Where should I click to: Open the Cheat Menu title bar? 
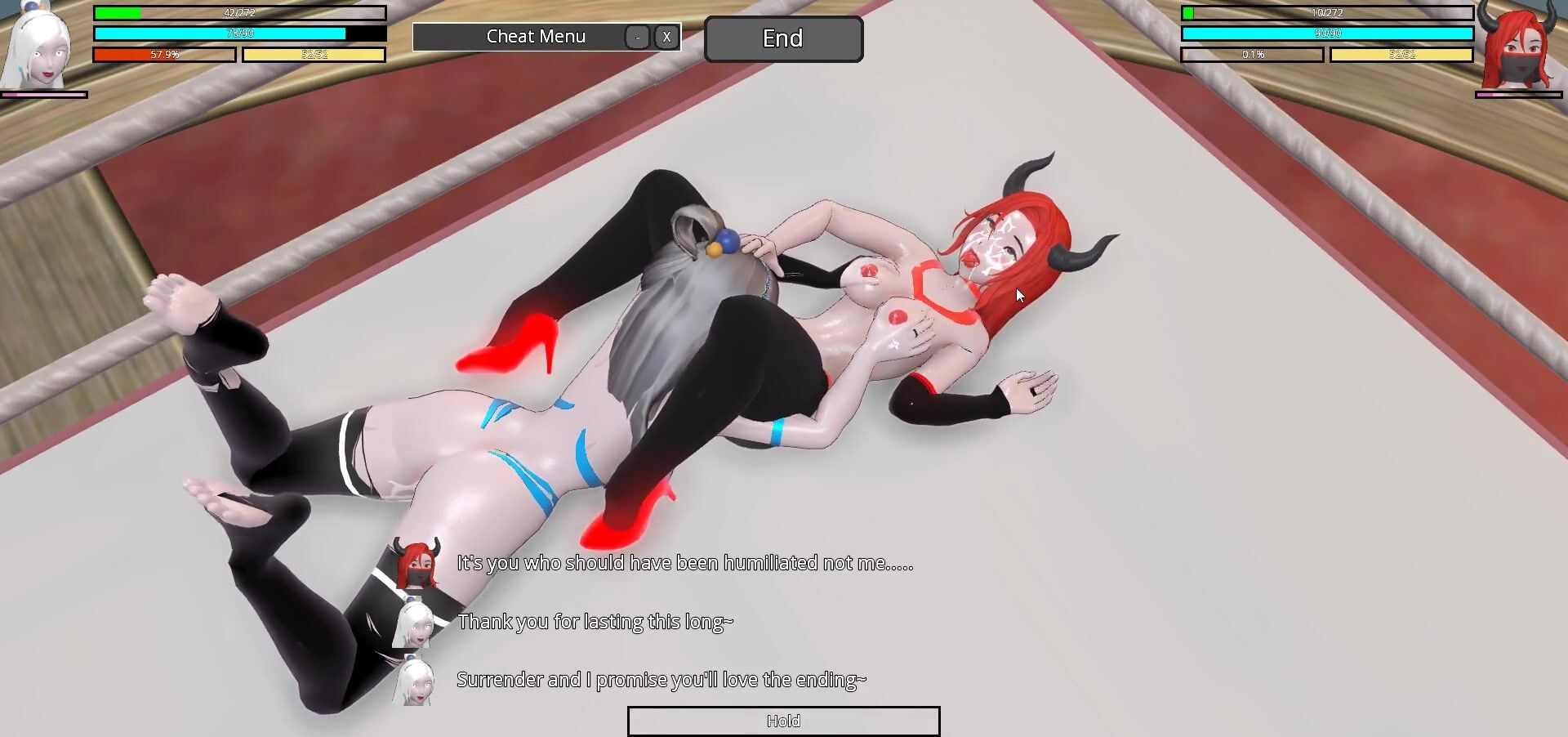coord(535,37)
